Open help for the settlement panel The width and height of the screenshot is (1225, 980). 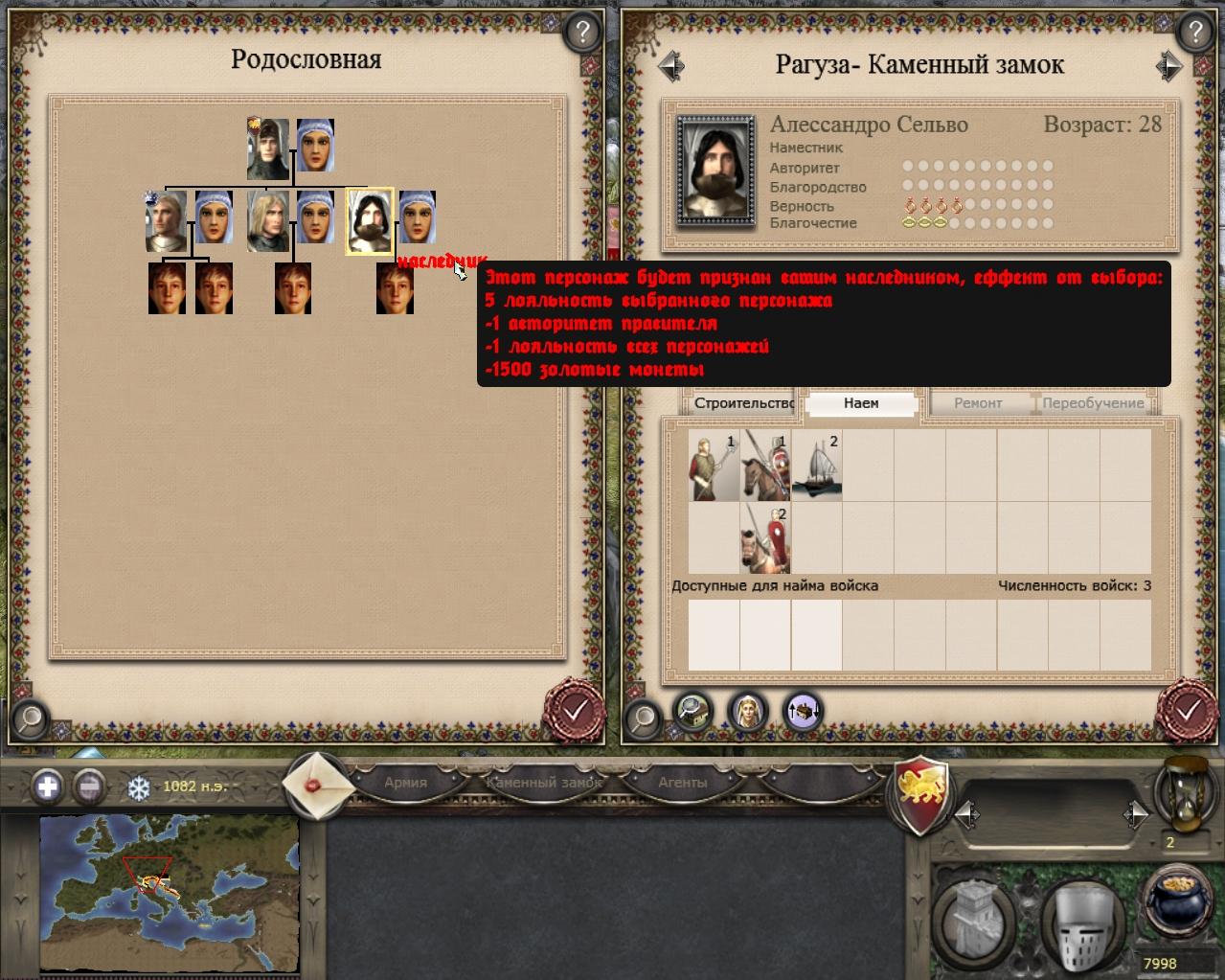(x=1193, y=33)
